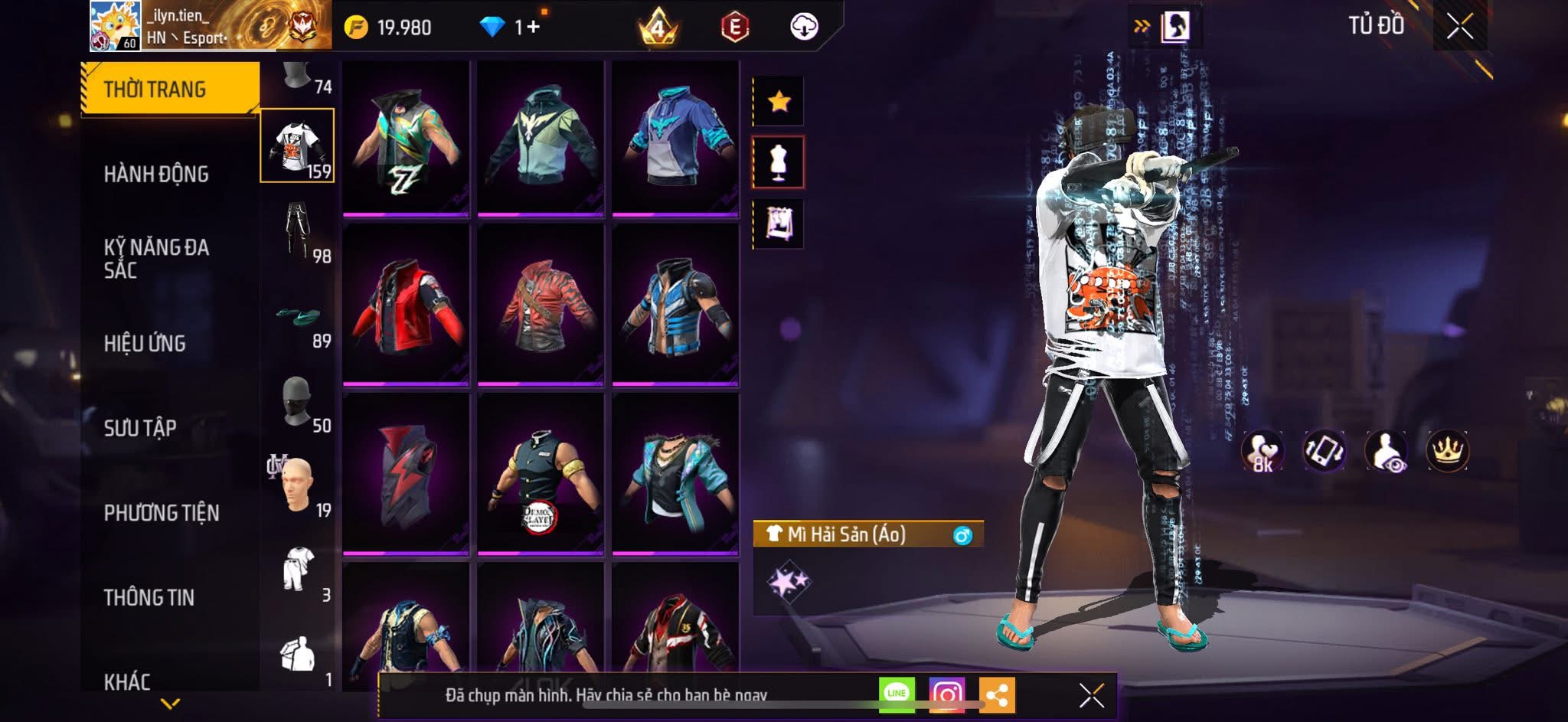Open the orange share icon button
This screenshot has width=1568, height=722.
(x=997, y=695)
